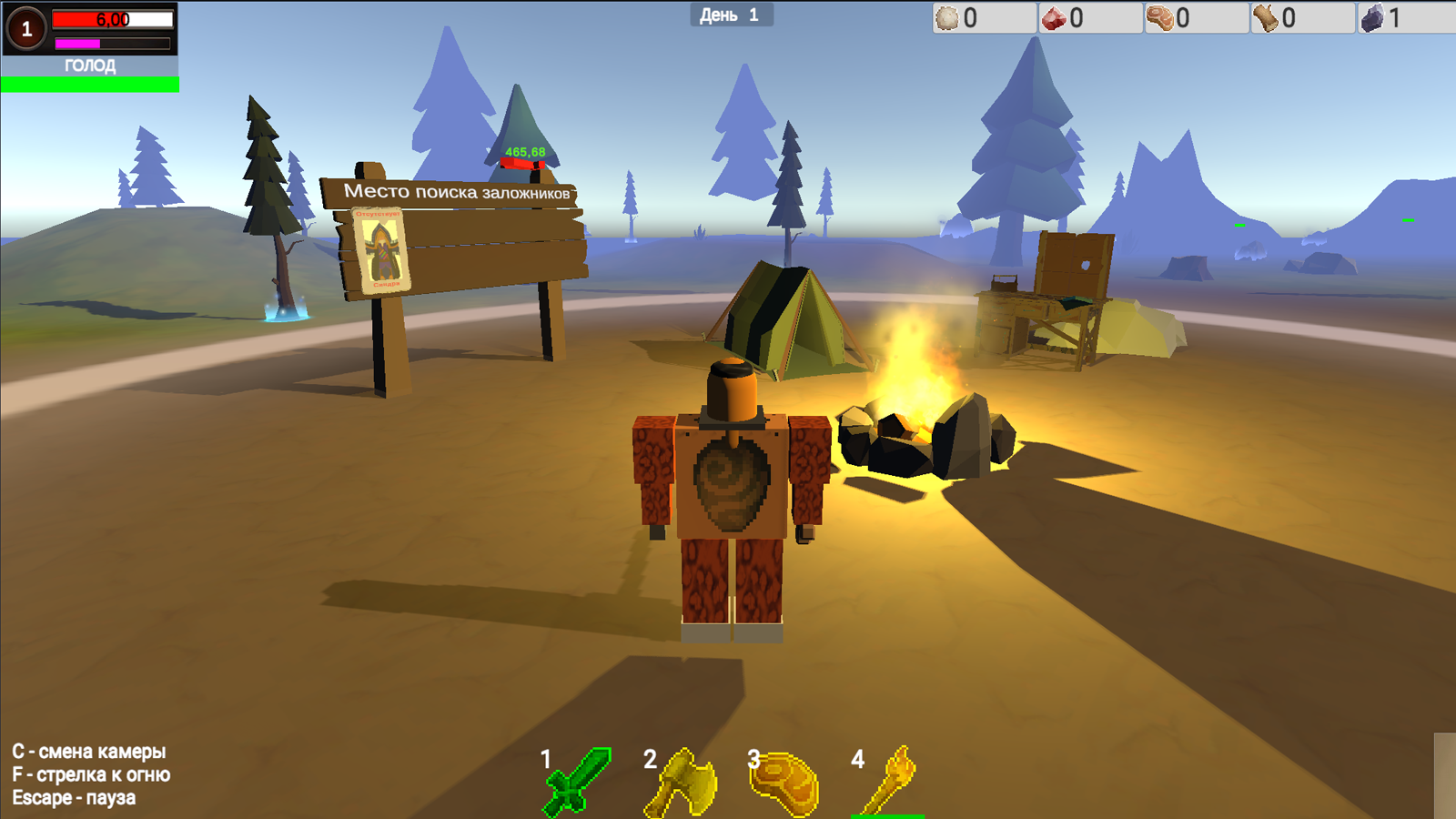Click the white stone resource icon
The height and width of the screenshot is (819, 1456).
click(x=946, y=16)
